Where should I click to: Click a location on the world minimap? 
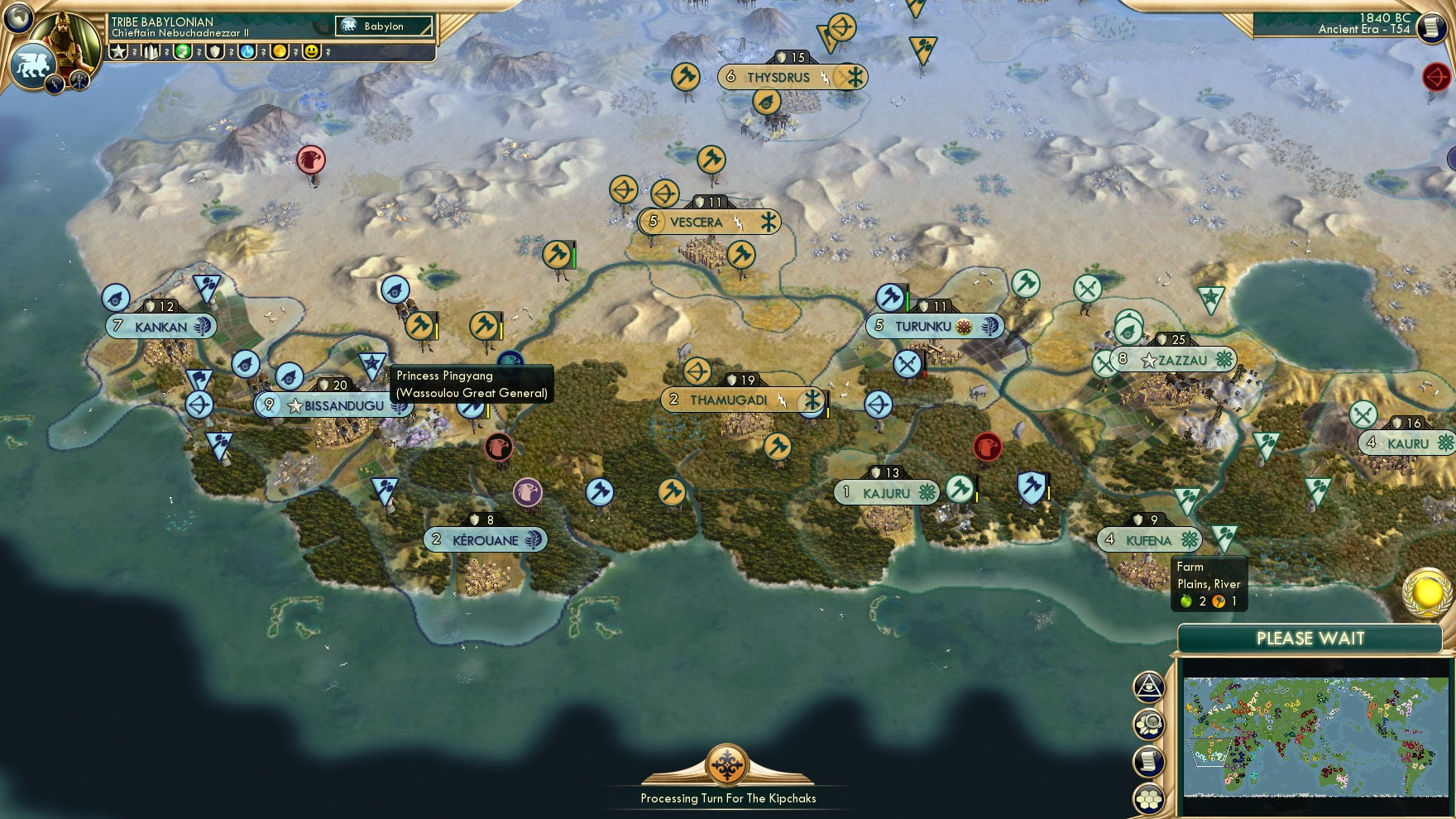click(1315, 736)
